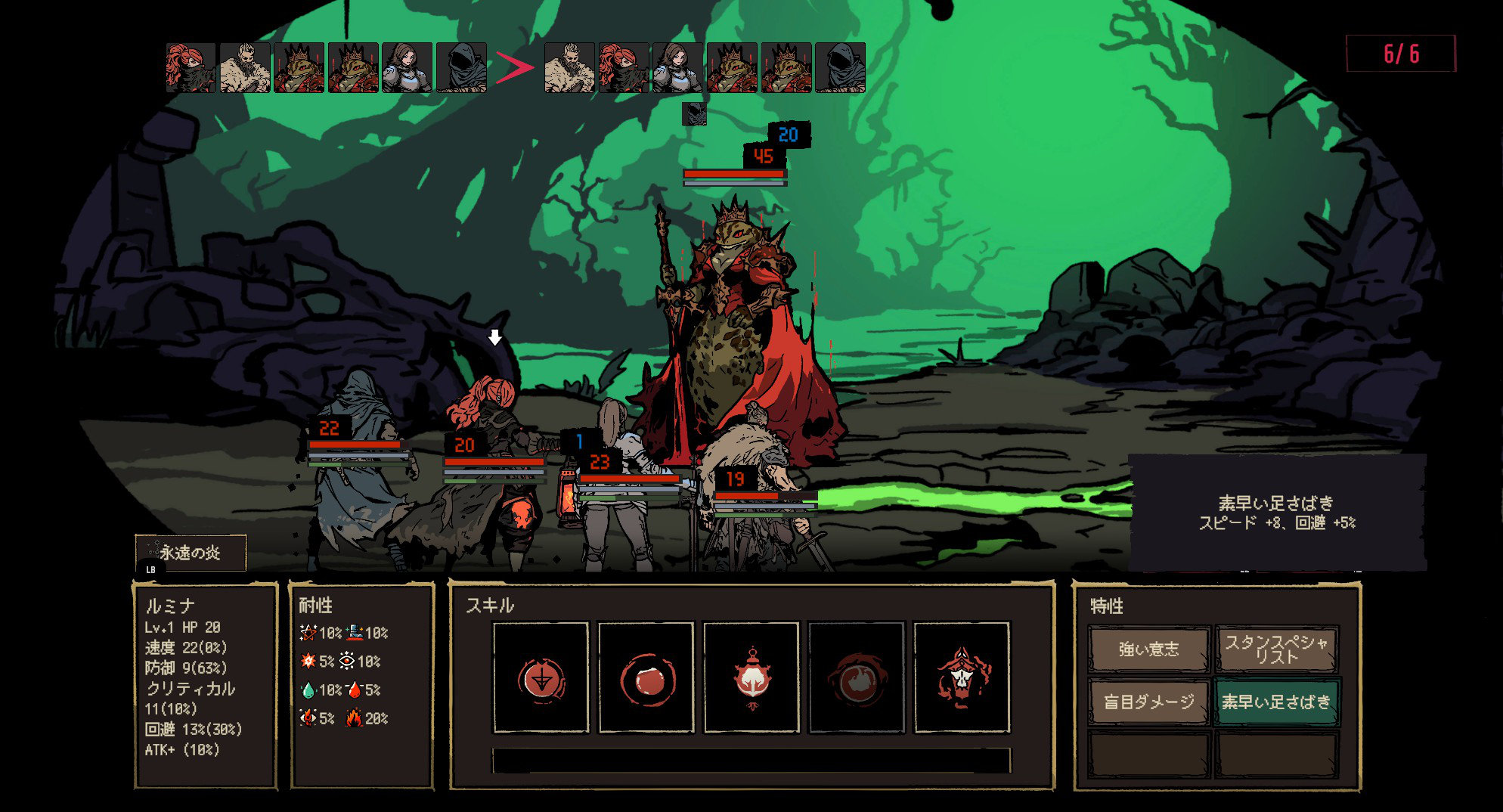Open the 永遠の炎 button
Screen dimensions: 1503x812
click(191, 553)
